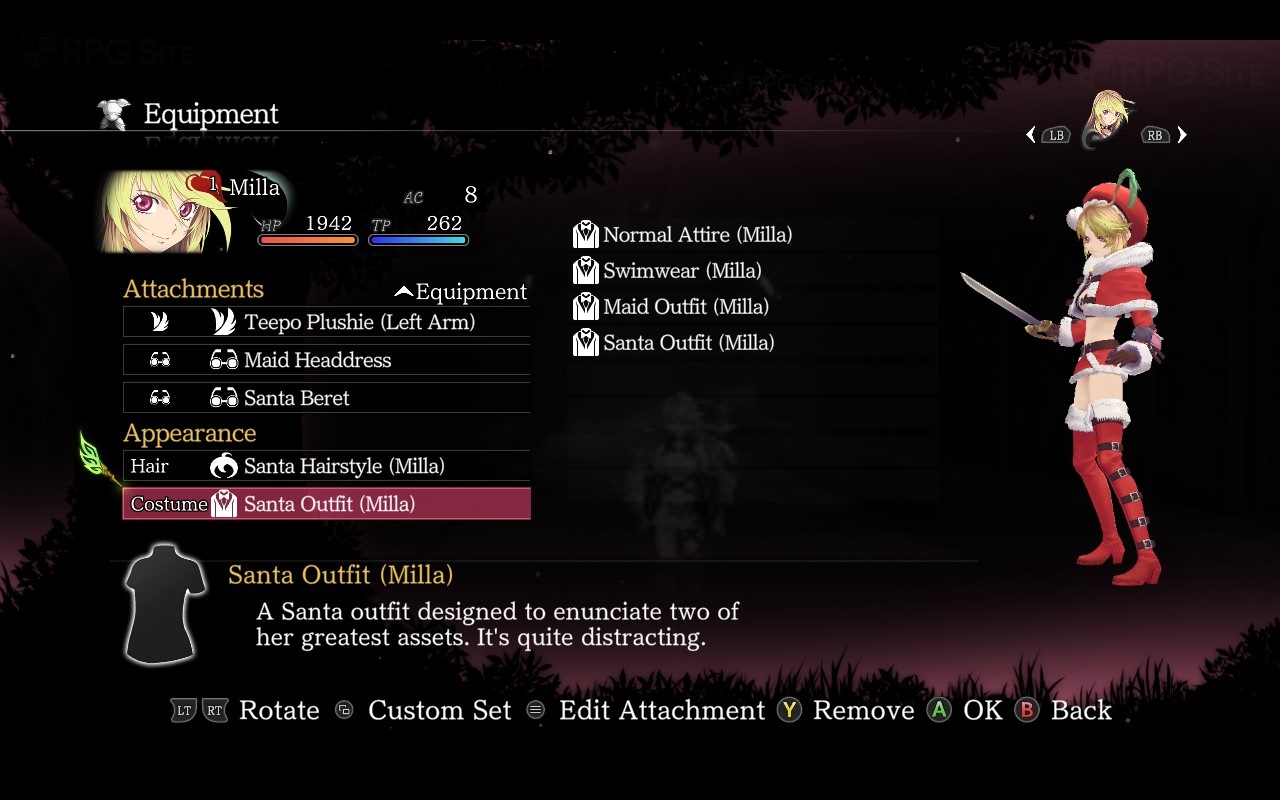Viewport: 1280px width, 800px height.
Task: Choose the Maid Headdress attachment row
Action: click(327, 360)
